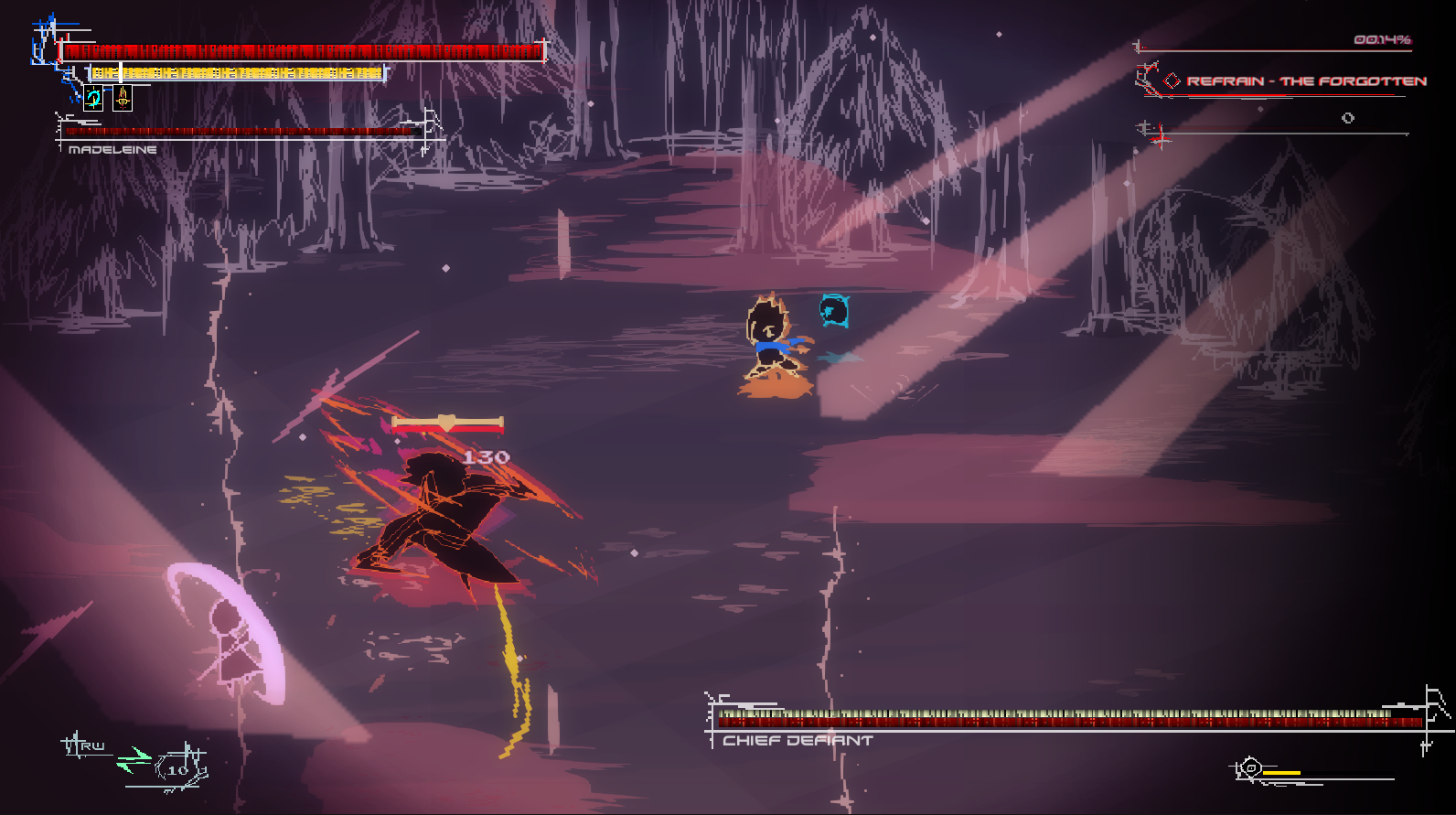
Task: Click the CHIEF DEFIANT name label
Action: (794, 739)
